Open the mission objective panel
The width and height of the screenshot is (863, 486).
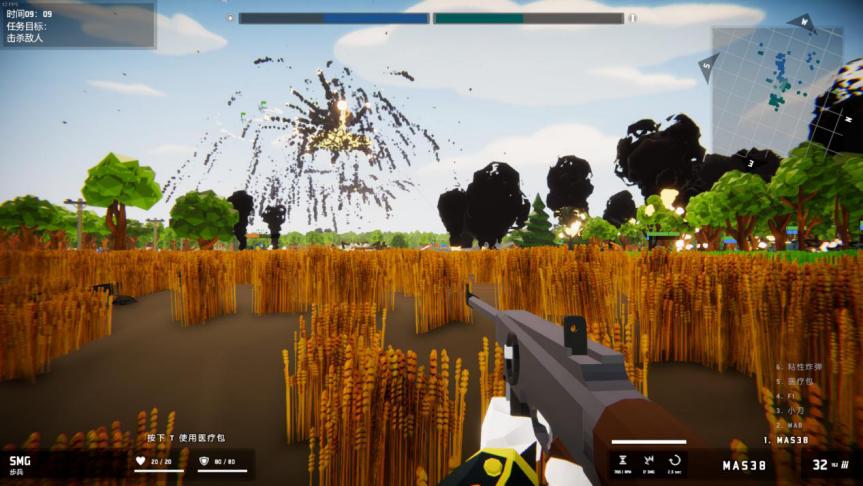[78, 25]
